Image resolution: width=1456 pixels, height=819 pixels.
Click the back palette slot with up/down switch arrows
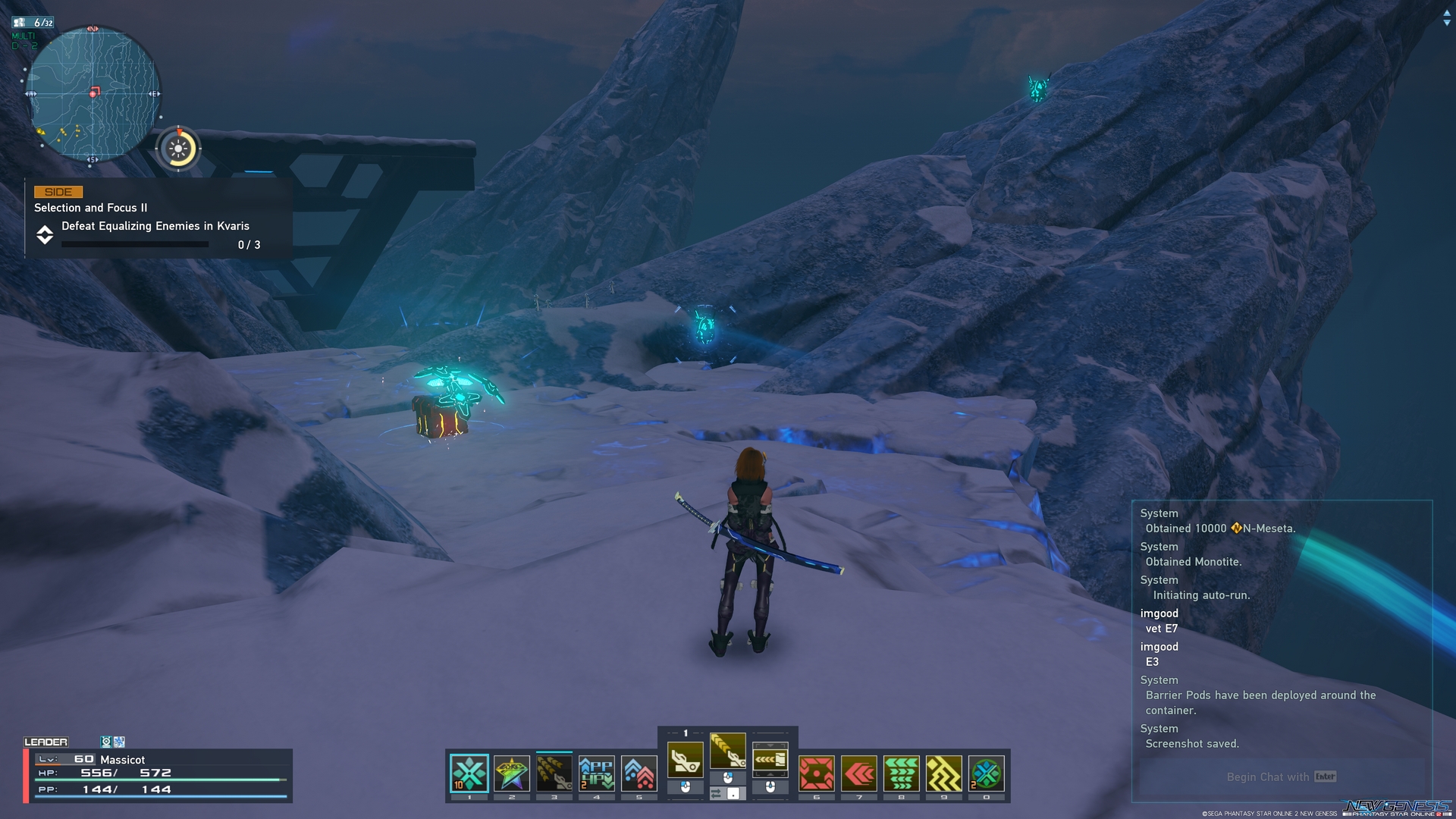coord(772,758)
